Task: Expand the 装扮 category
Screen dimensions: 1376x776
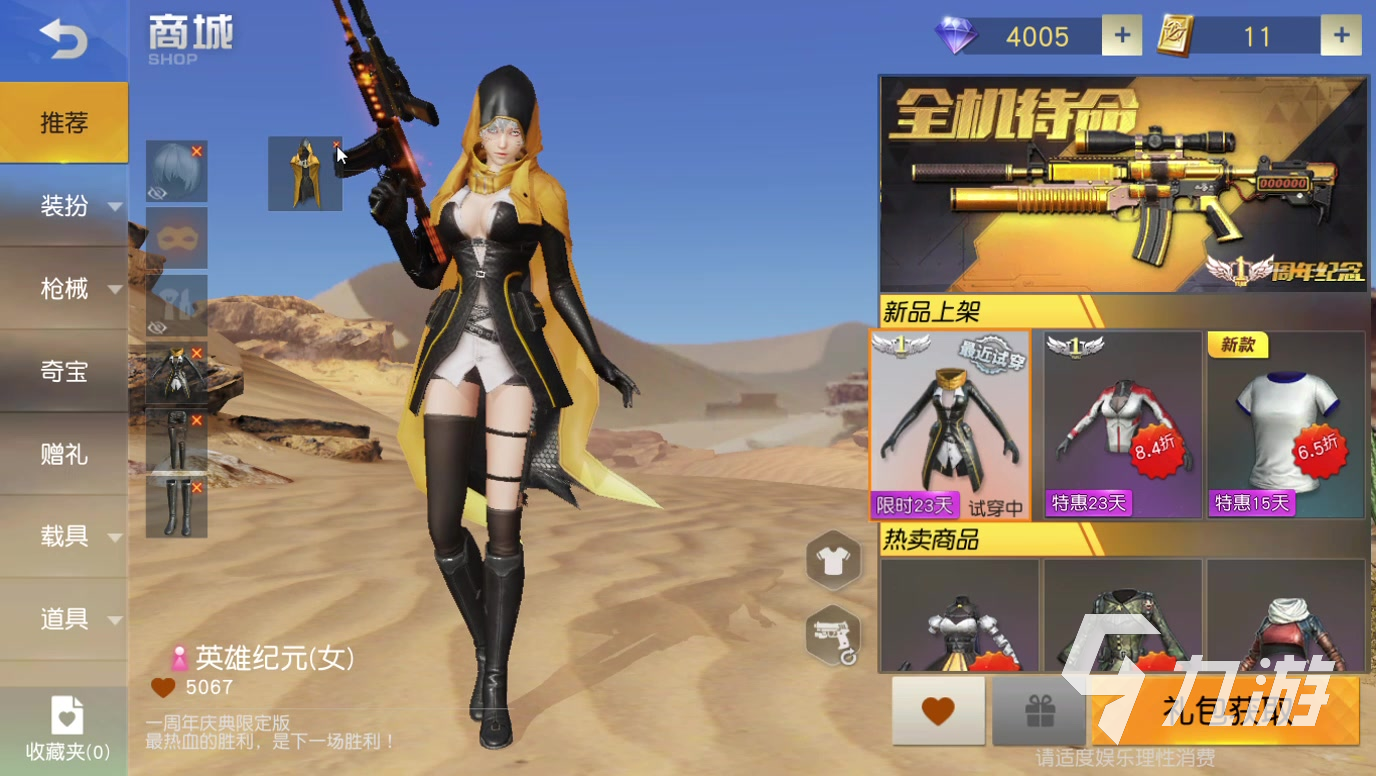Action: (x=64, y=206)
